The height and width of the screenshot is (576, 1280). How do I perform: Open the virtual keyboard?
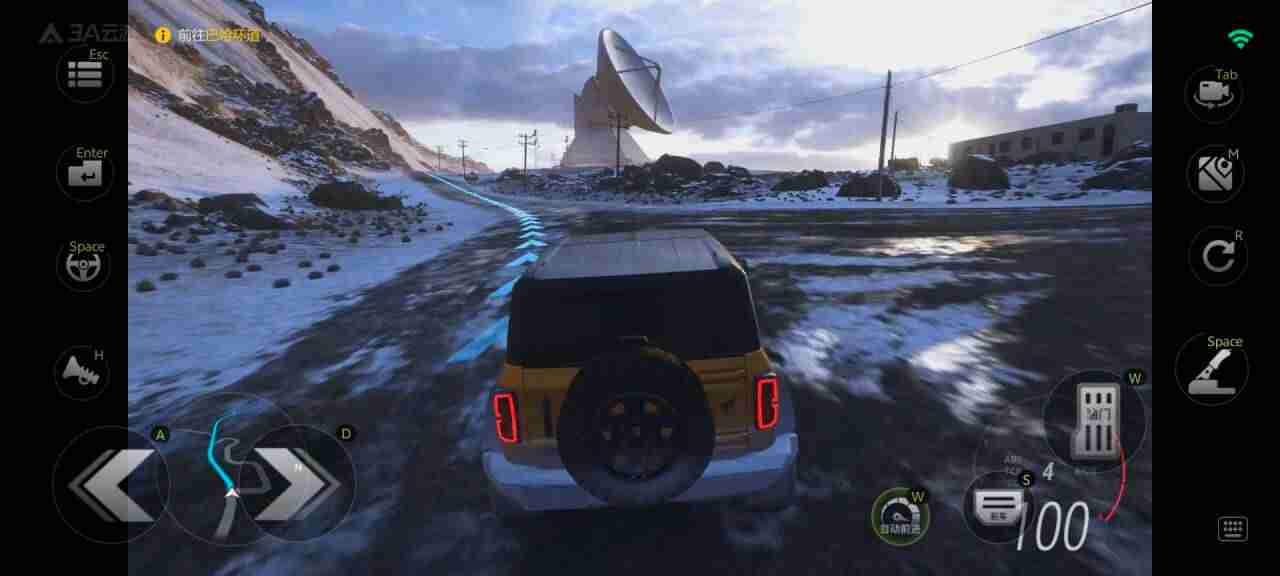[1232, 529]
